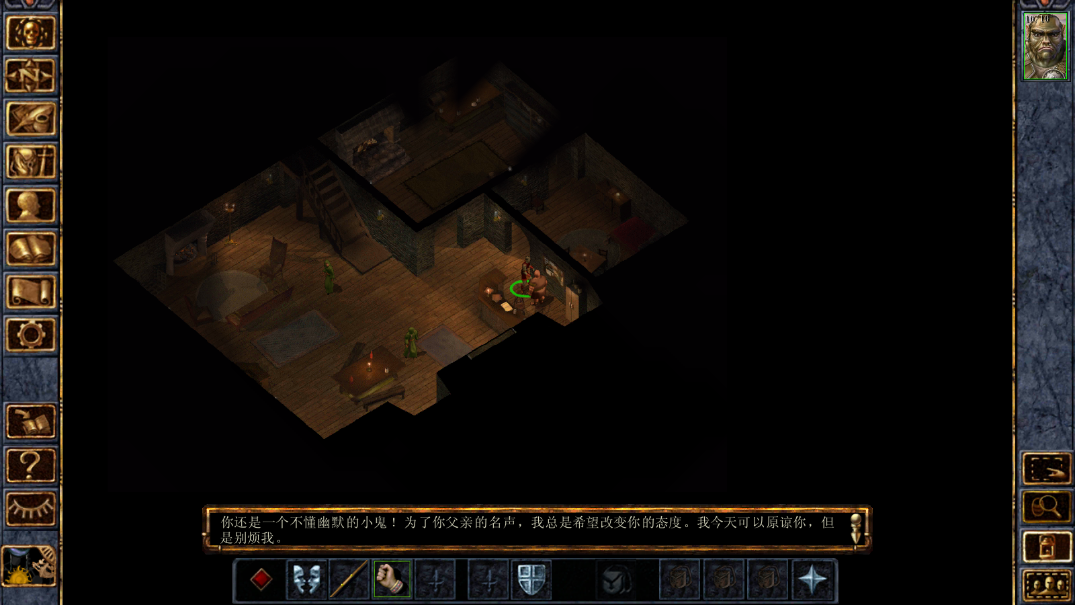This screenshot has height=605, width=1075.
Task: Open the priest scroll icon
Action: [30, 292]
